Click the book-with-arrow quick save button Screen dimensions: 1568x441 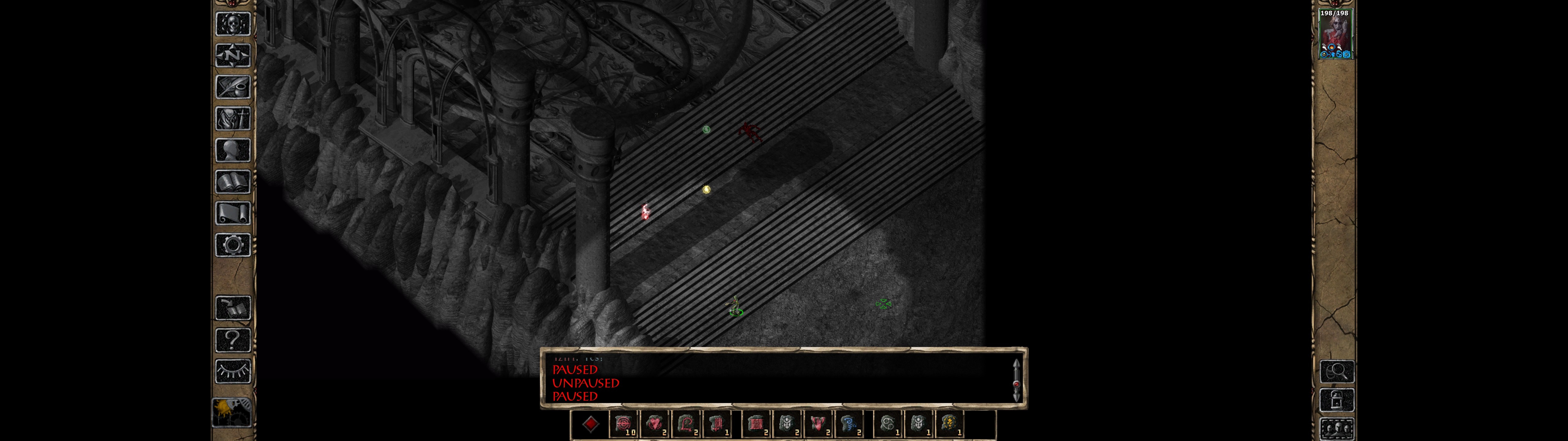pos(232,308)
